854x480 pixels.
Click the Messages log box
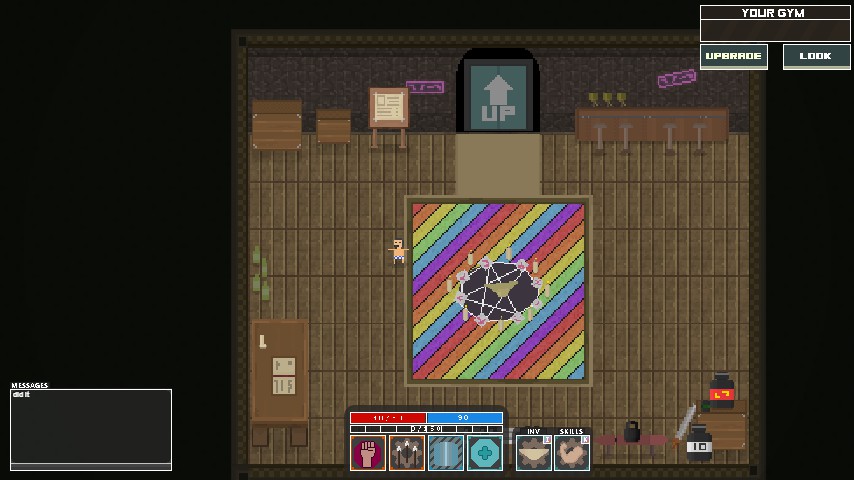tap(91, 429)
